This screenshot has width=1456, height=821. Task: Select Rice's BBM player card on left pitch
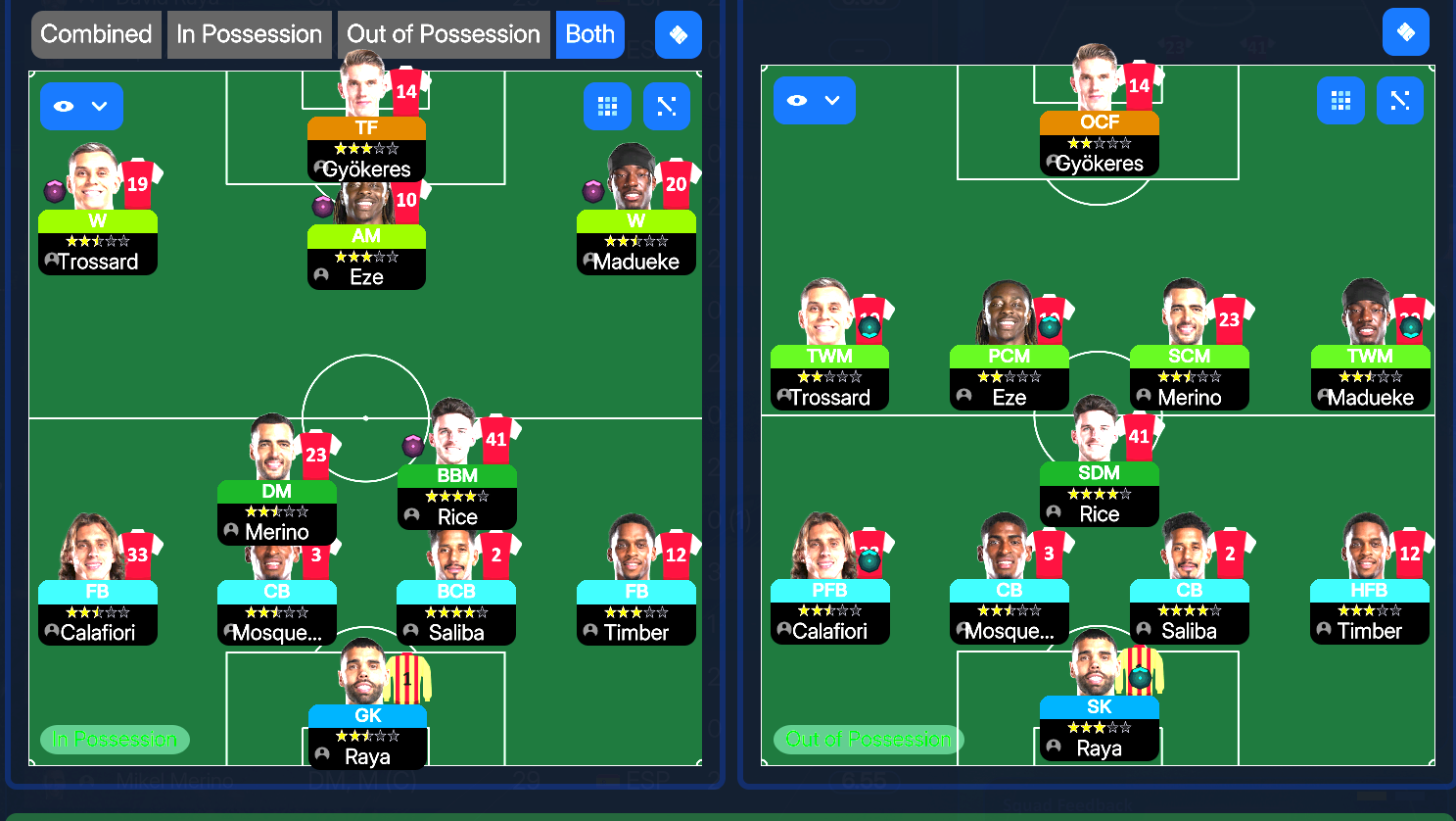(456, 495)
